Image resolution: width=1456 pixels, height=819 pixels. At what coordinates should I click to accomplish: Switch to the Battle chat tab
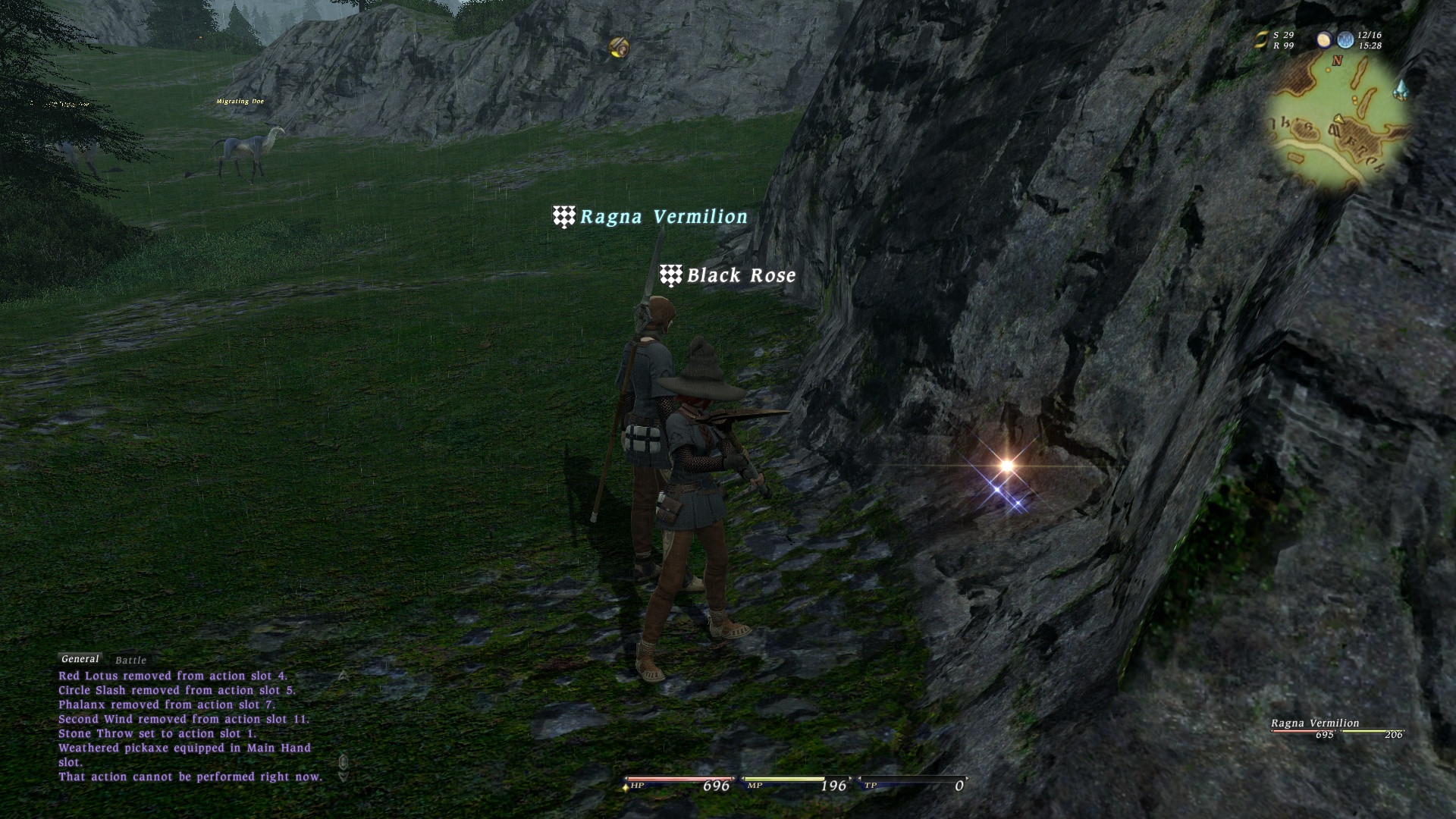tap(130, 661)
